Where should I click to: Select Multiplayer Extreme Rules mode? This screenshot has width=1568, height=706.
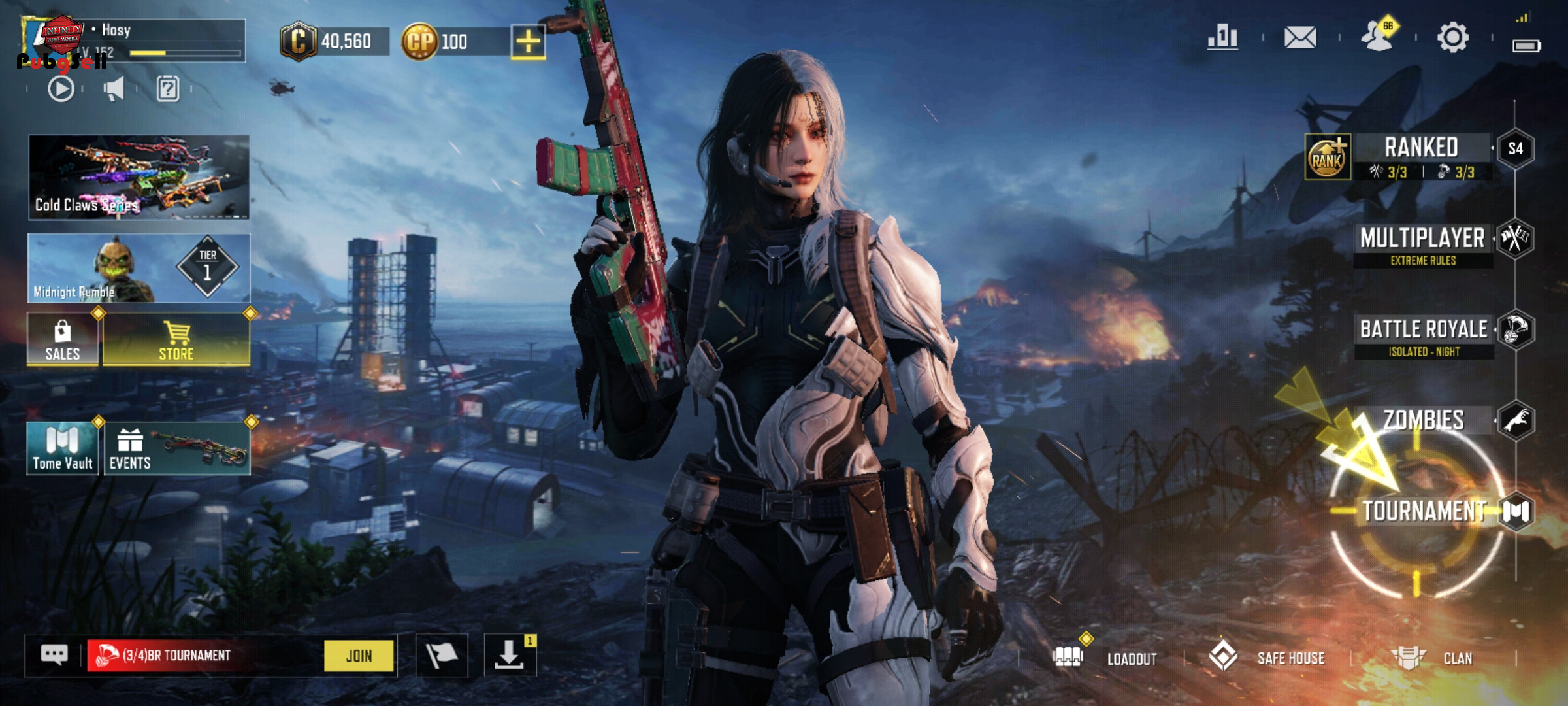tap(1423, 244)
